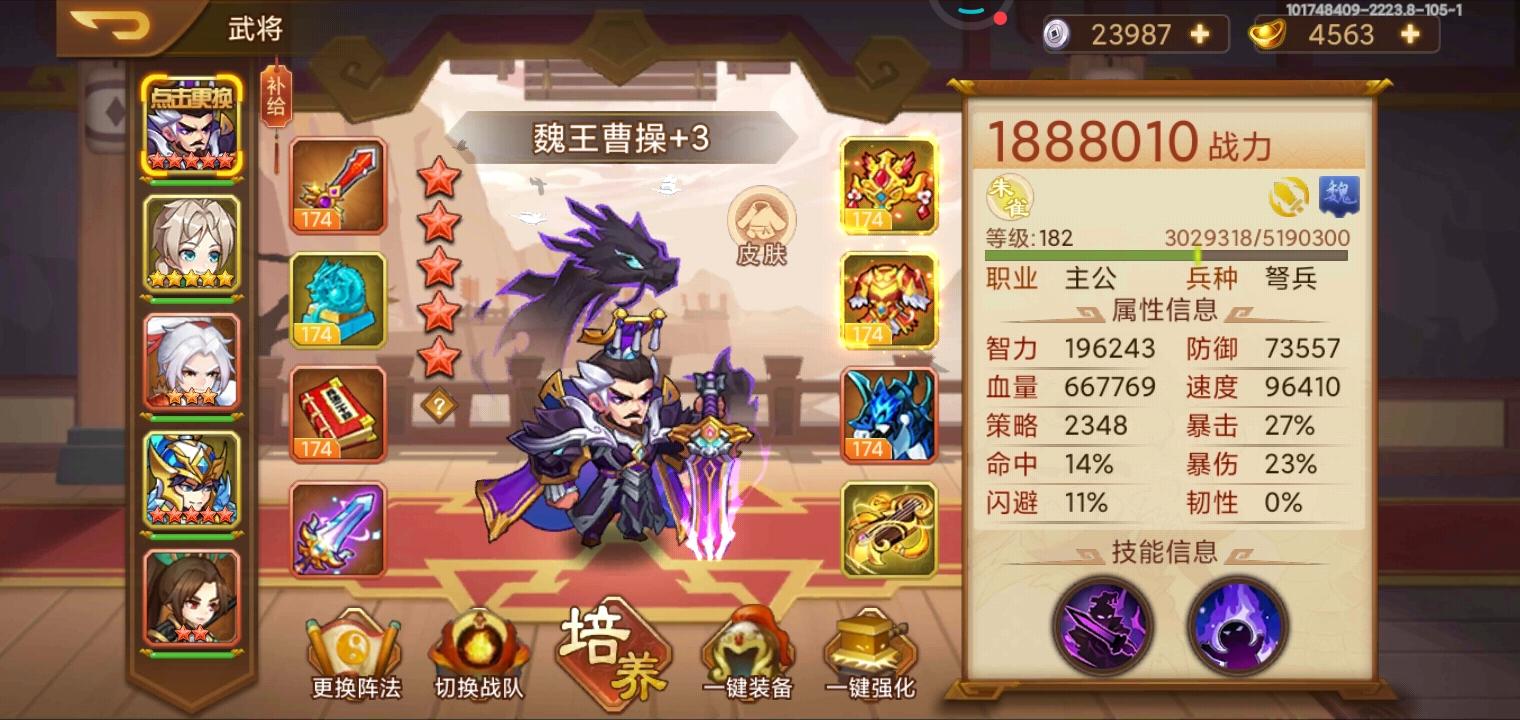Image resolution: width=1520 pixels, height=720 pixels.
Task: Select the armor equipment slot
Action: [888, 299]
